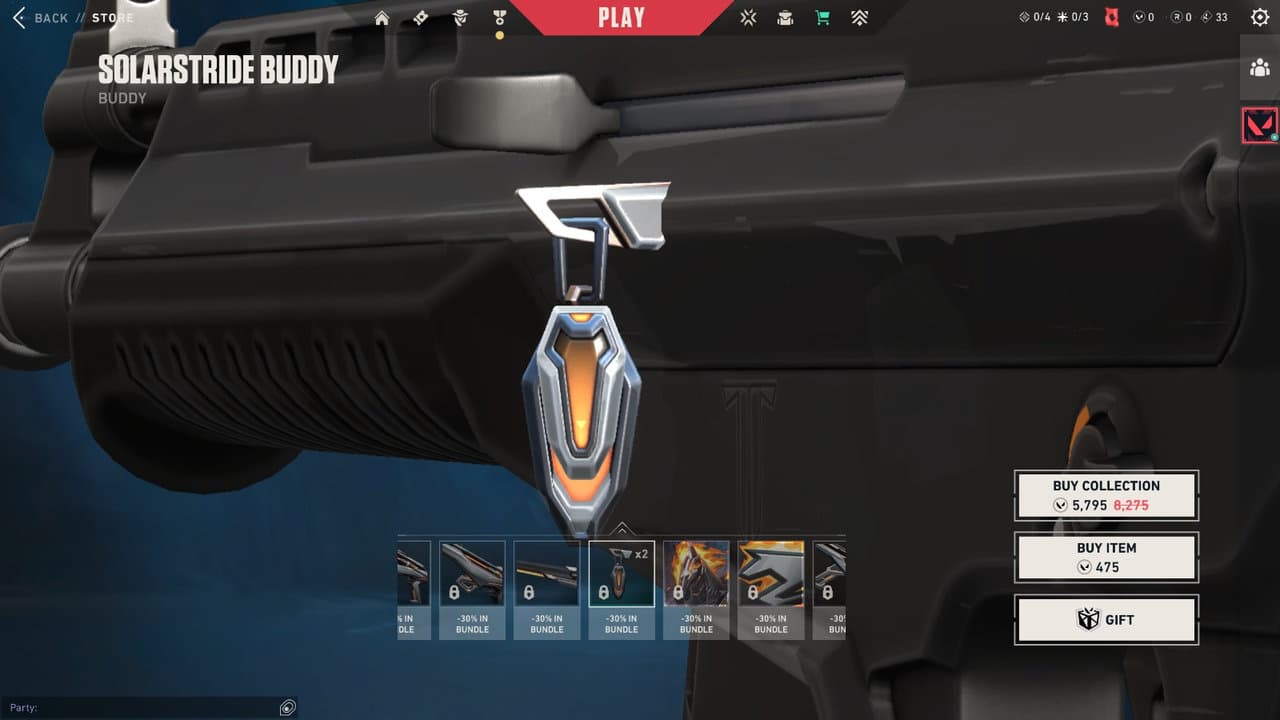
Task: Open the friends social panel
Action: coord(1259,68)
